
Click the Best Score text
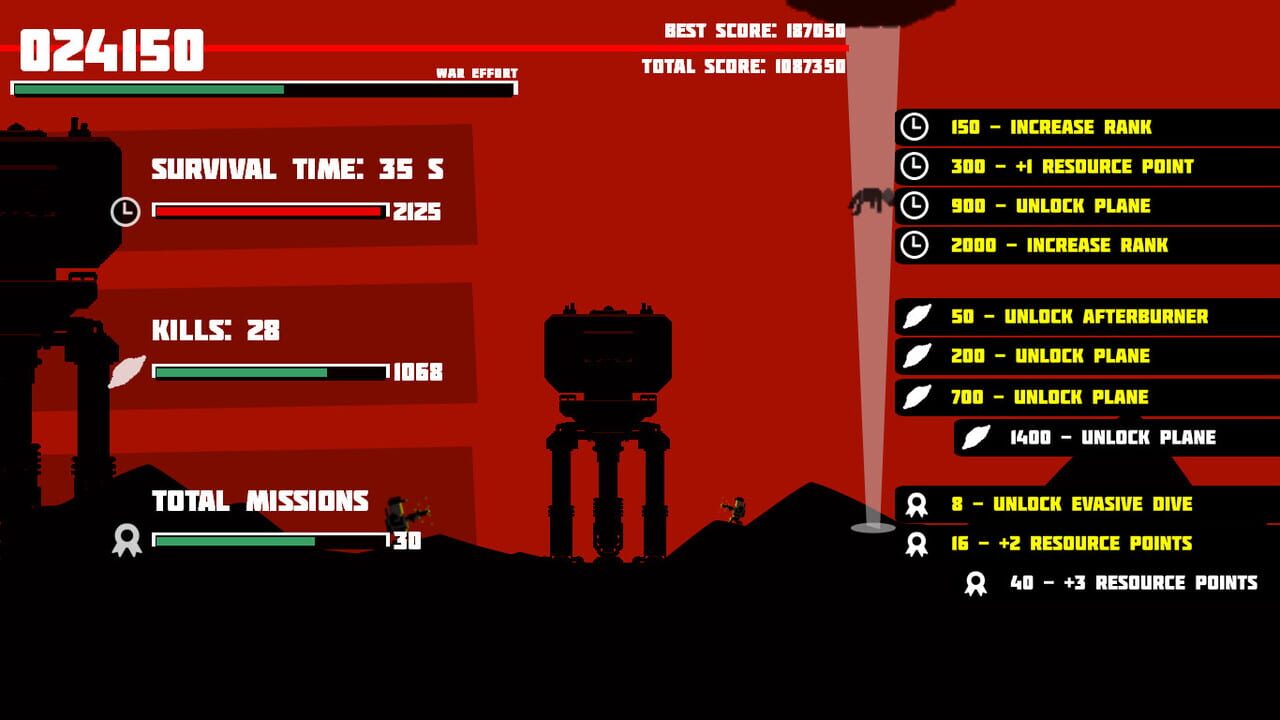[750, 29]
